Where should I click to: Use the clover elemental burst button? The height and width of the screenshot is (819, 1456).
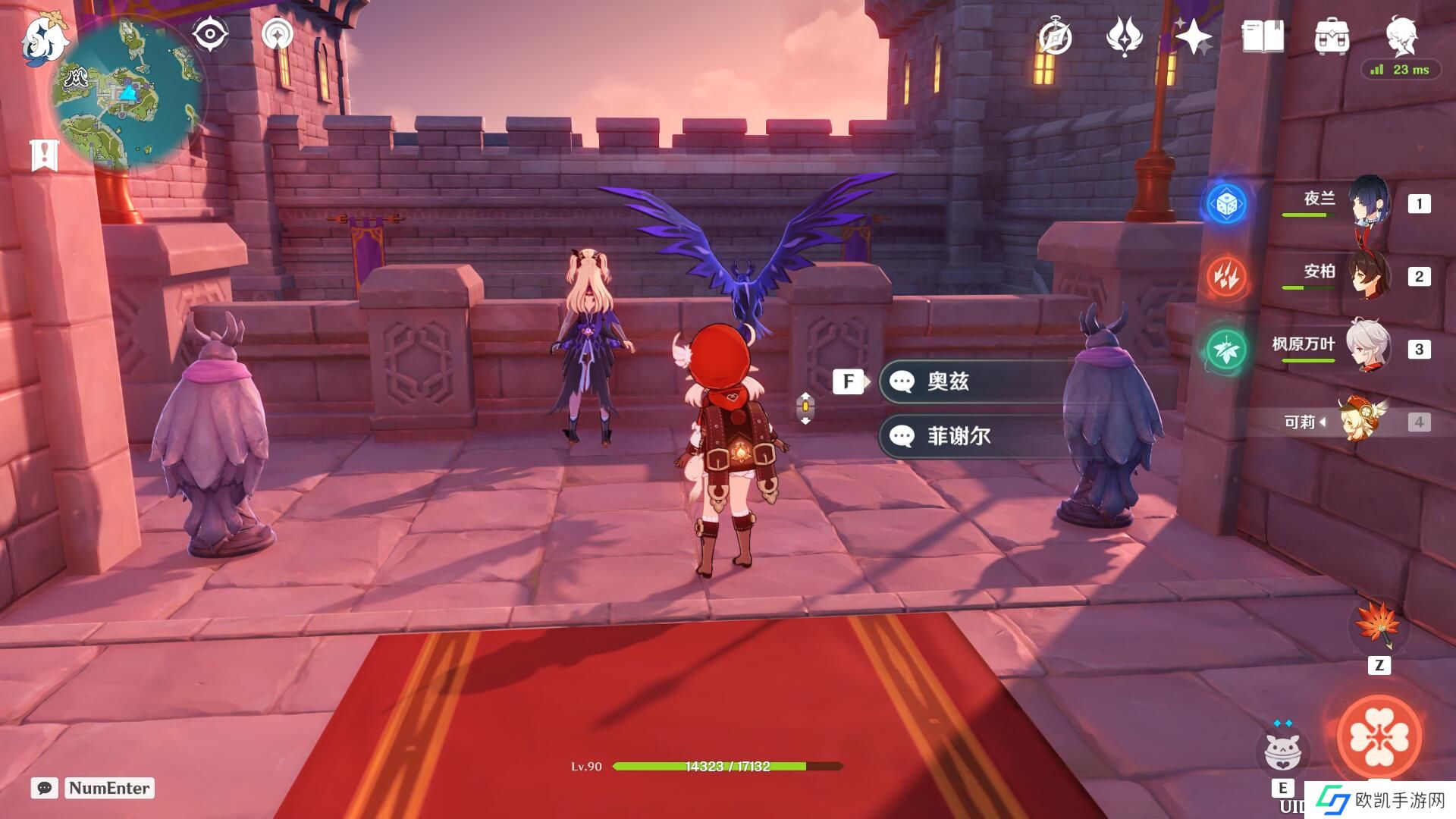tap(1379, 737)
